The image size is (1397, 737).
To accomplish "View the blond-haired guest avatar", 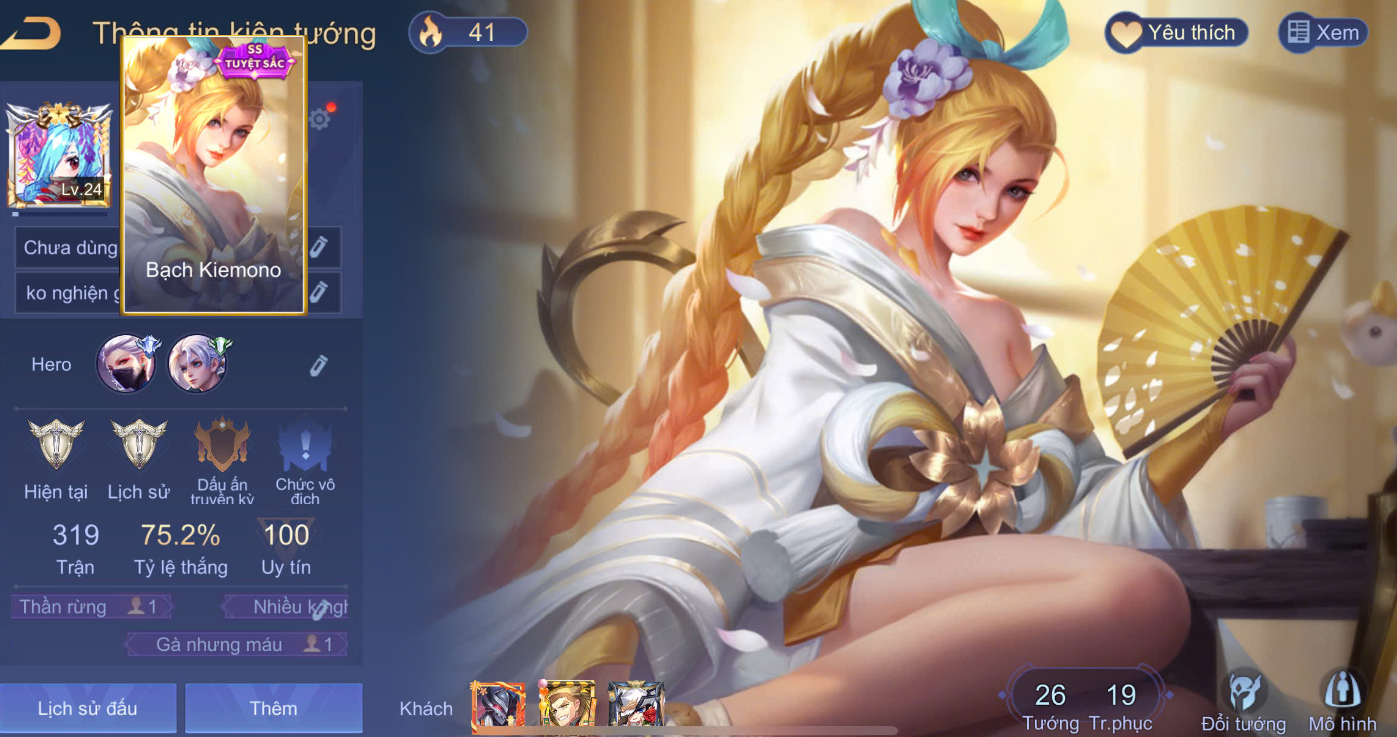I will pyautogui.click(x=567, y=704).
